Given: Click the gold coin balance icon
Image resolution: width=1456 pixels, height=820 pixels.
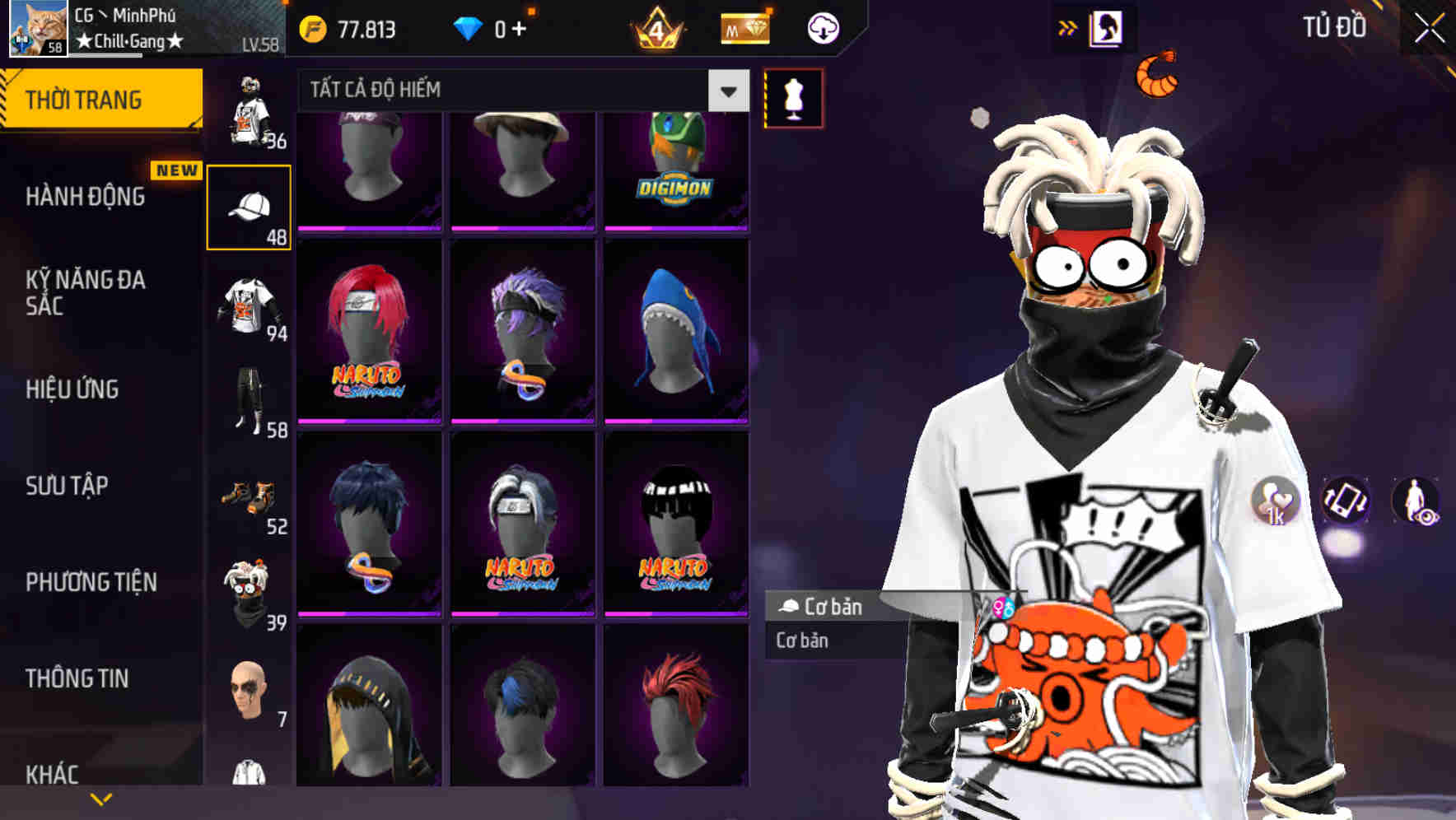Looking at the screenshot, I should pos(311,27).
